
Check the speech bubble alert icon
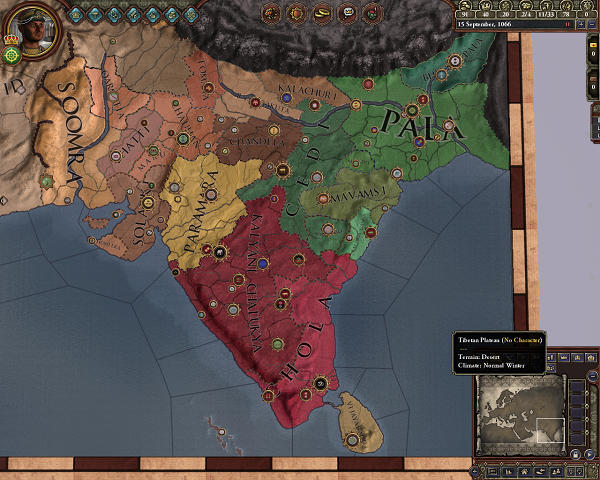[x=344, y=13]
